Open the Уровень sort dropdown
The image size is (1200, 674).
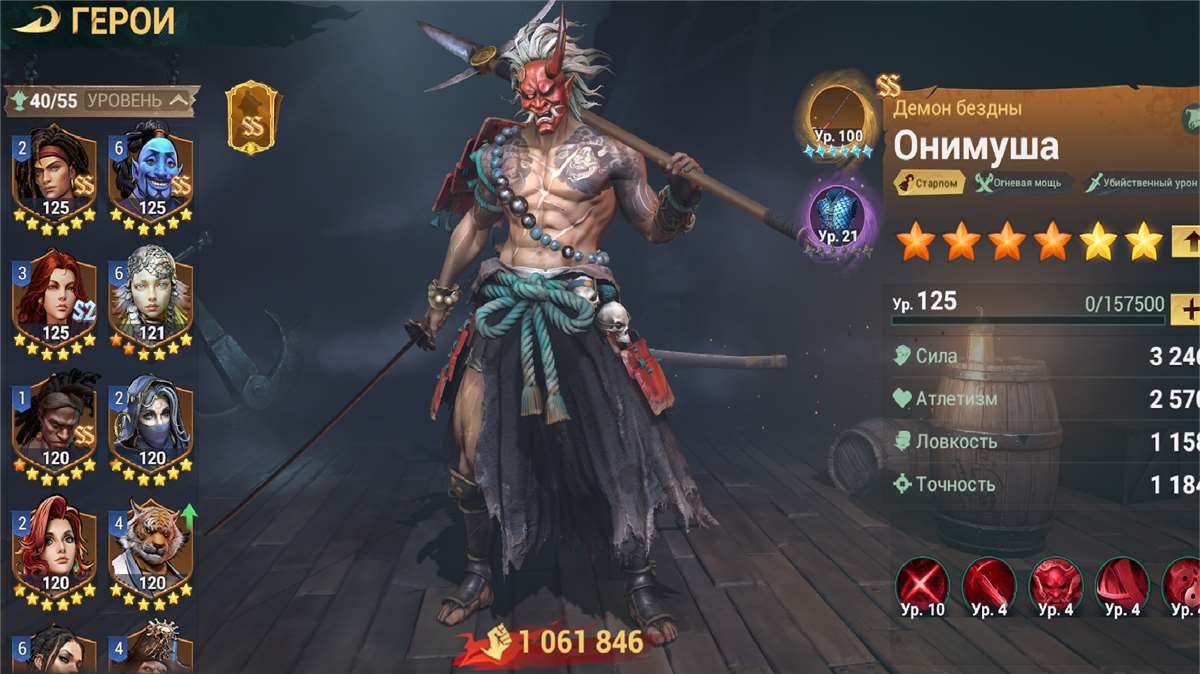(x=137, y=100)
